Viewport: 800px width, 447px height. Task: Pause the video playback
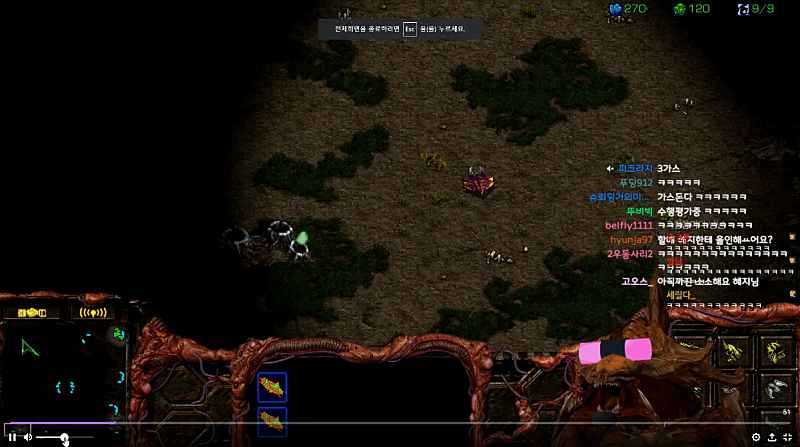point(12,437)
